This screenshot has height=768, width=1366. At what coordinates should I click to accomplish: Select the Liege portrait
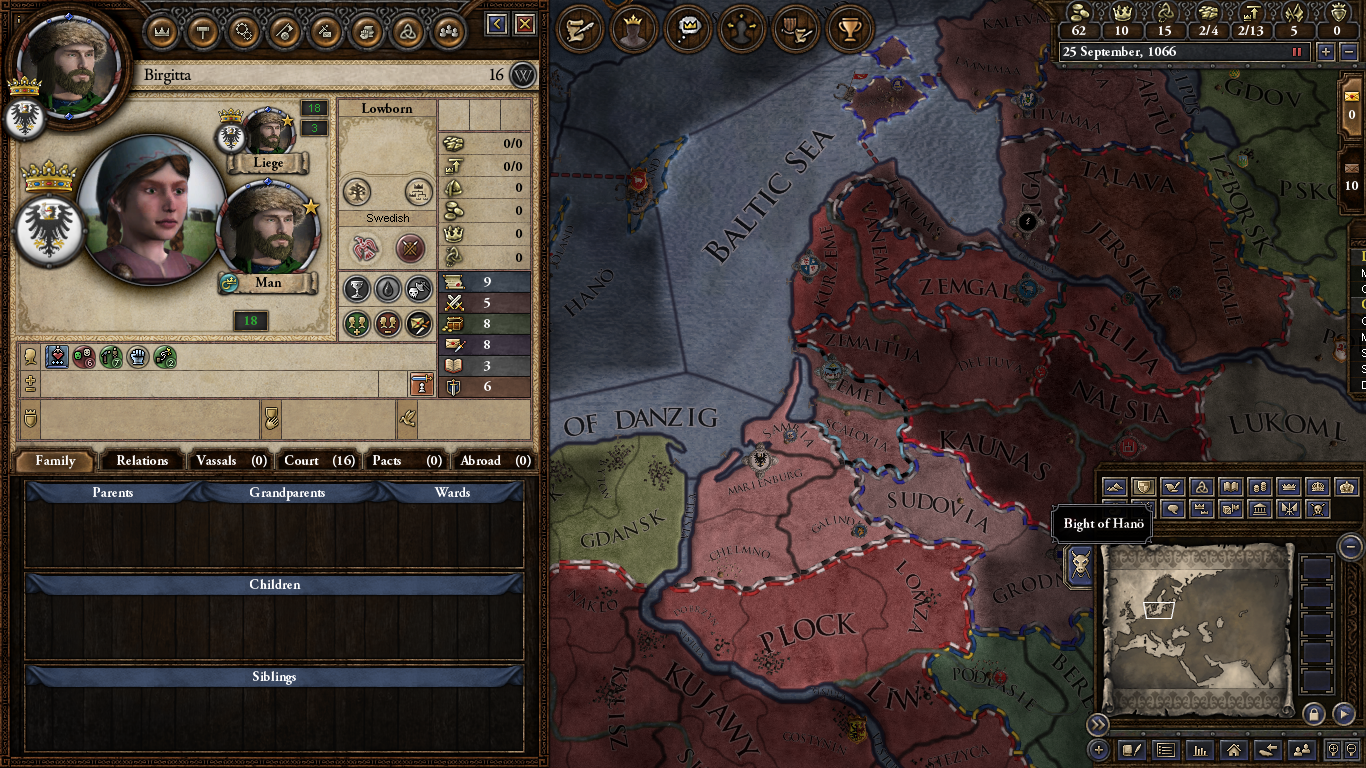click(267, 133)
